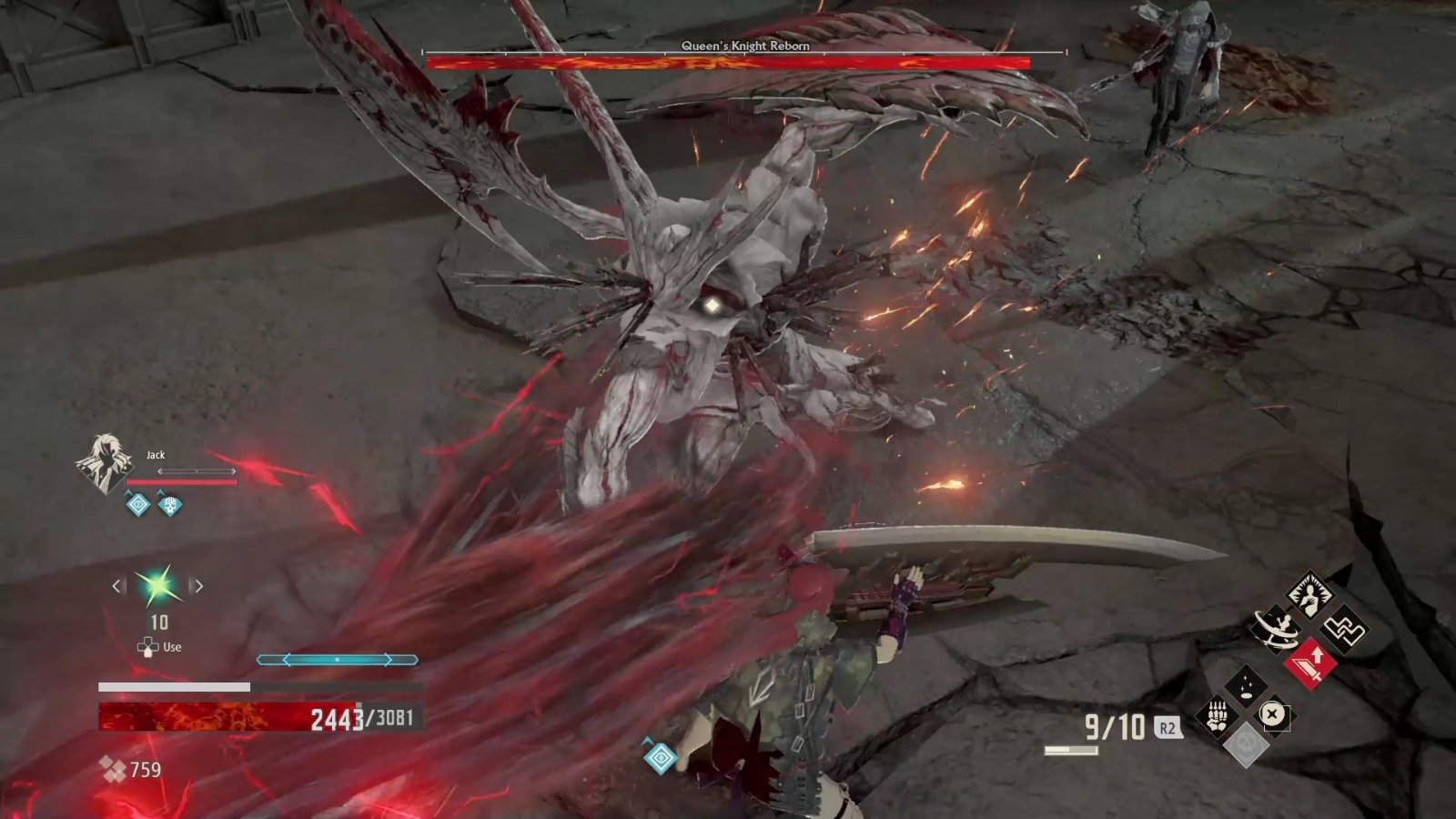Click Jack's eye buff status icon
The height and width of the screenshot is (819, 1456).
click(138, 503)
